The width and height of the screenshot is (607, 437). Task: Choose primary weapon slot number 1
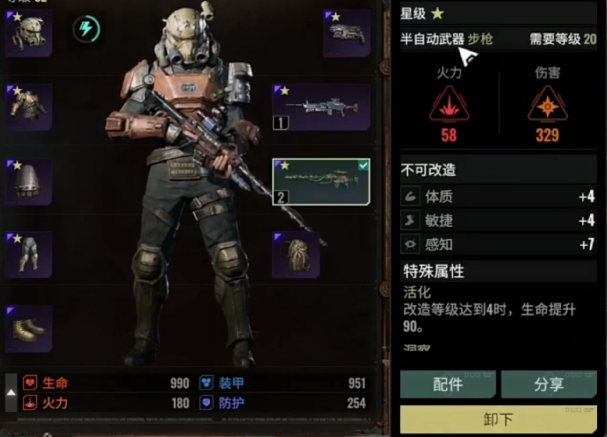pyautogui.click(x=322, y=107)
